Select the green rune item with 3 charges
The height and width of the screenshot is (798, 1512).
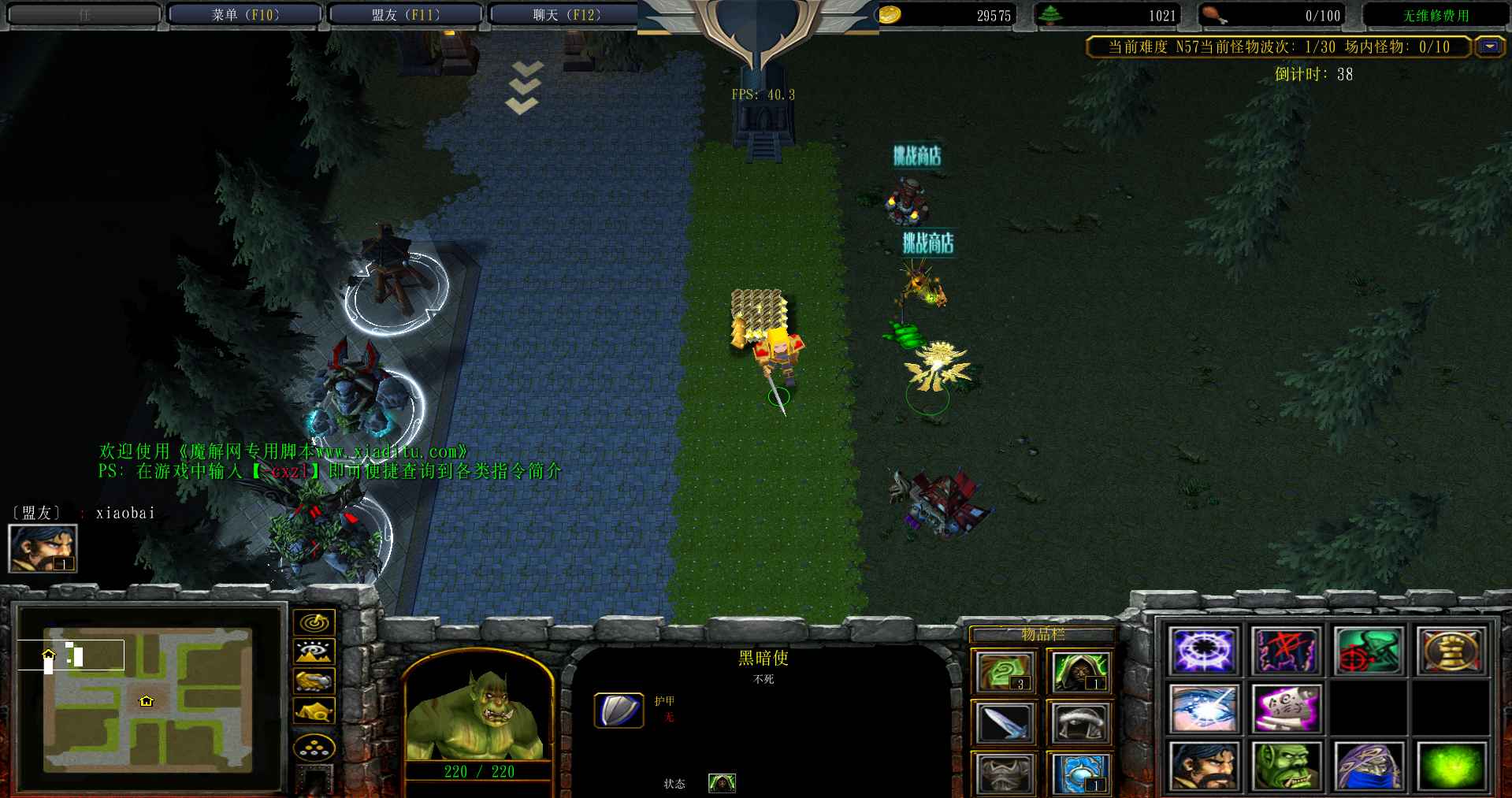[1004, 672]
